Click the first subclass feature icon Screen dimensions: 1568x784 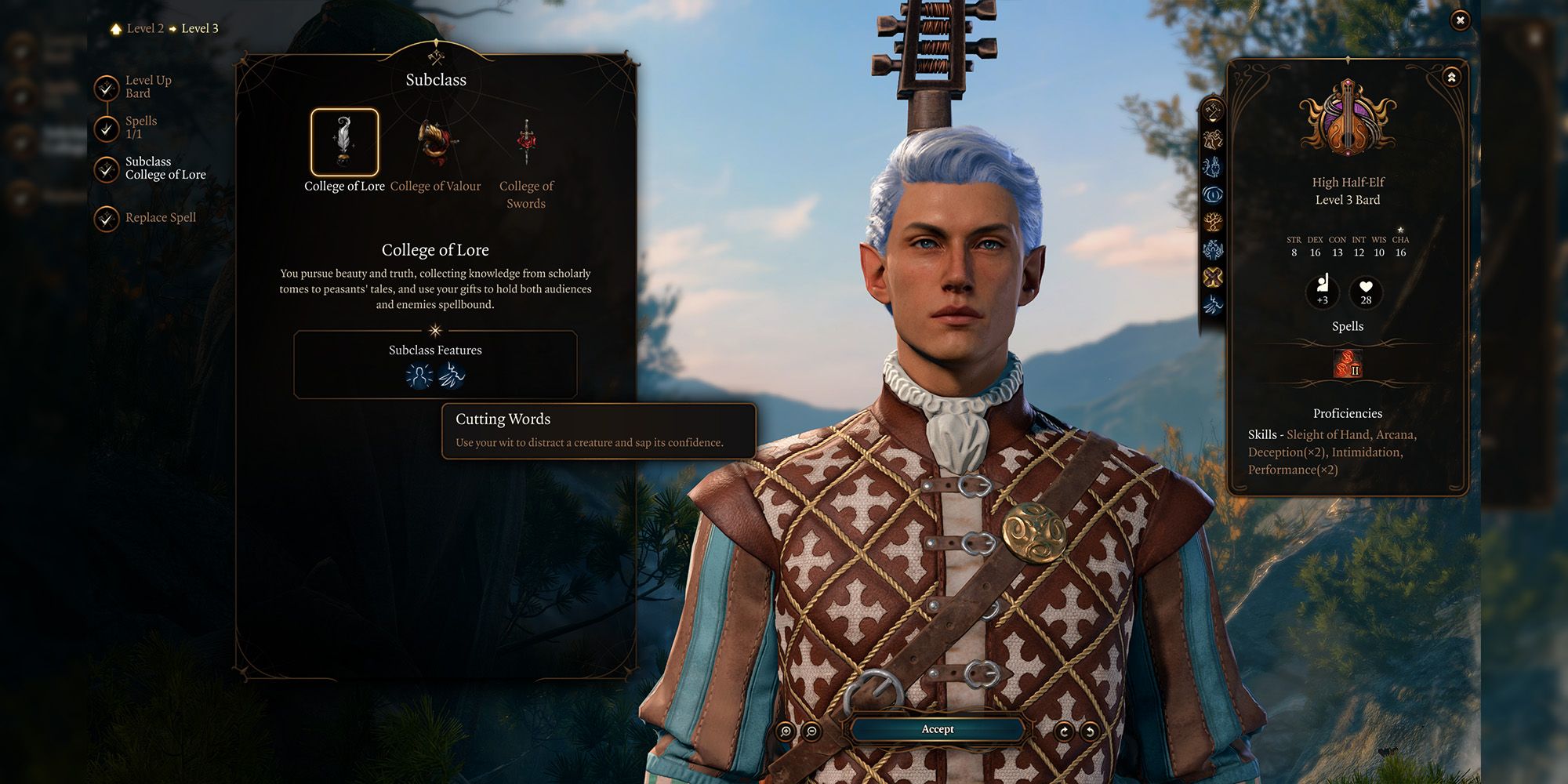[x=419, y=376]
